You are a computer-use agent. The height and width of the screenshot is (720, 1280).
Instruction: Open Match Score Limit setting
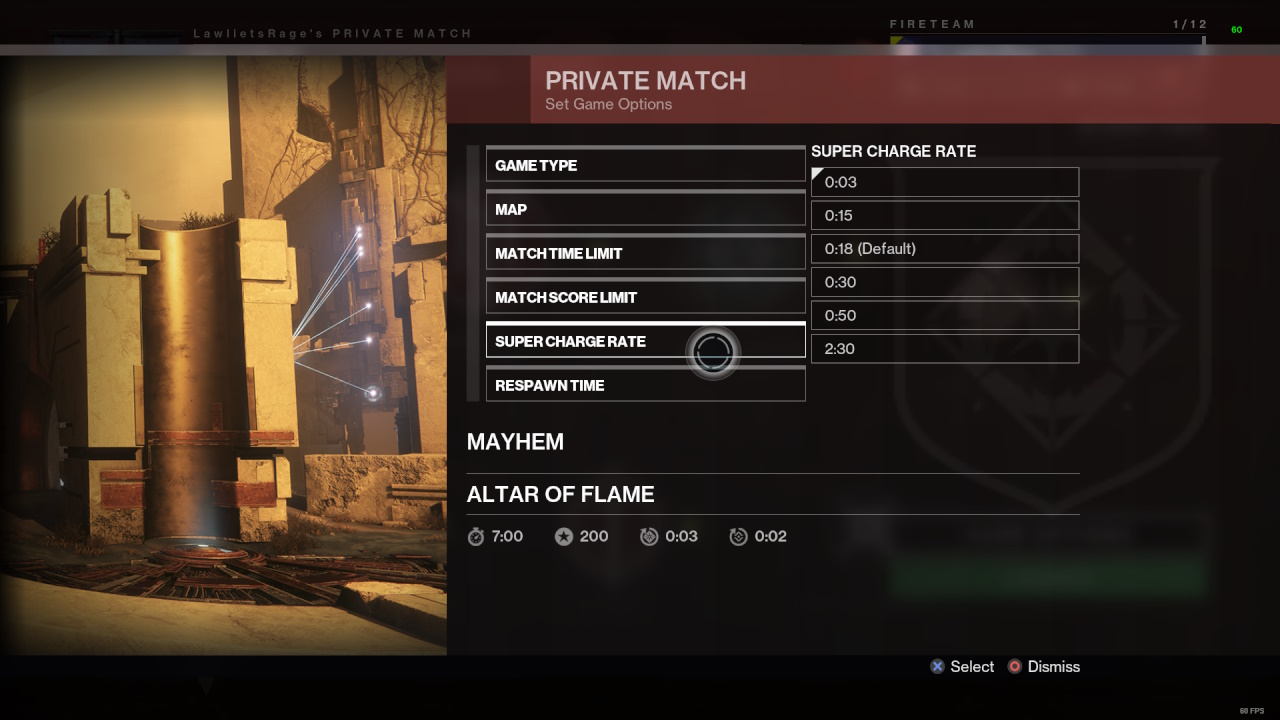point(645,298)
